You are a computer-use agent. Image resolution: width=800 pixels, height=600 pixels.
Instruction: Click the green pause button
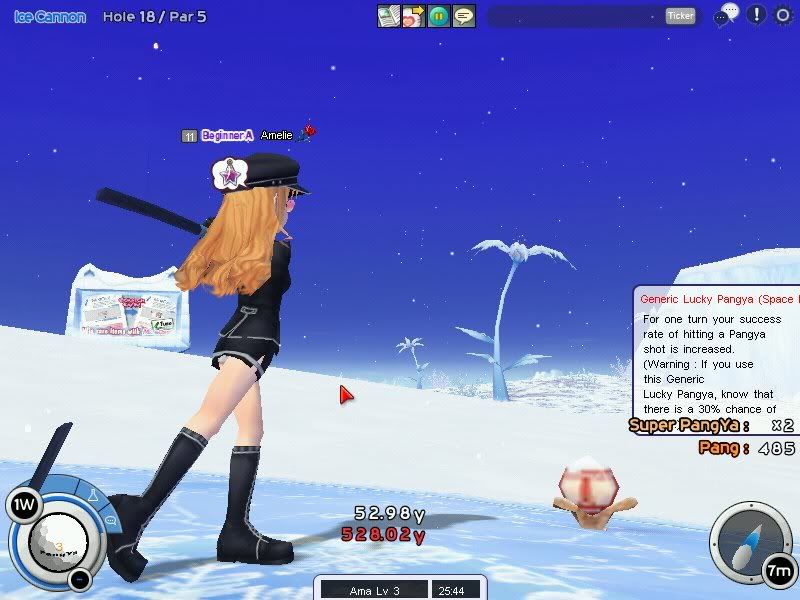click(x=438, y=16)
